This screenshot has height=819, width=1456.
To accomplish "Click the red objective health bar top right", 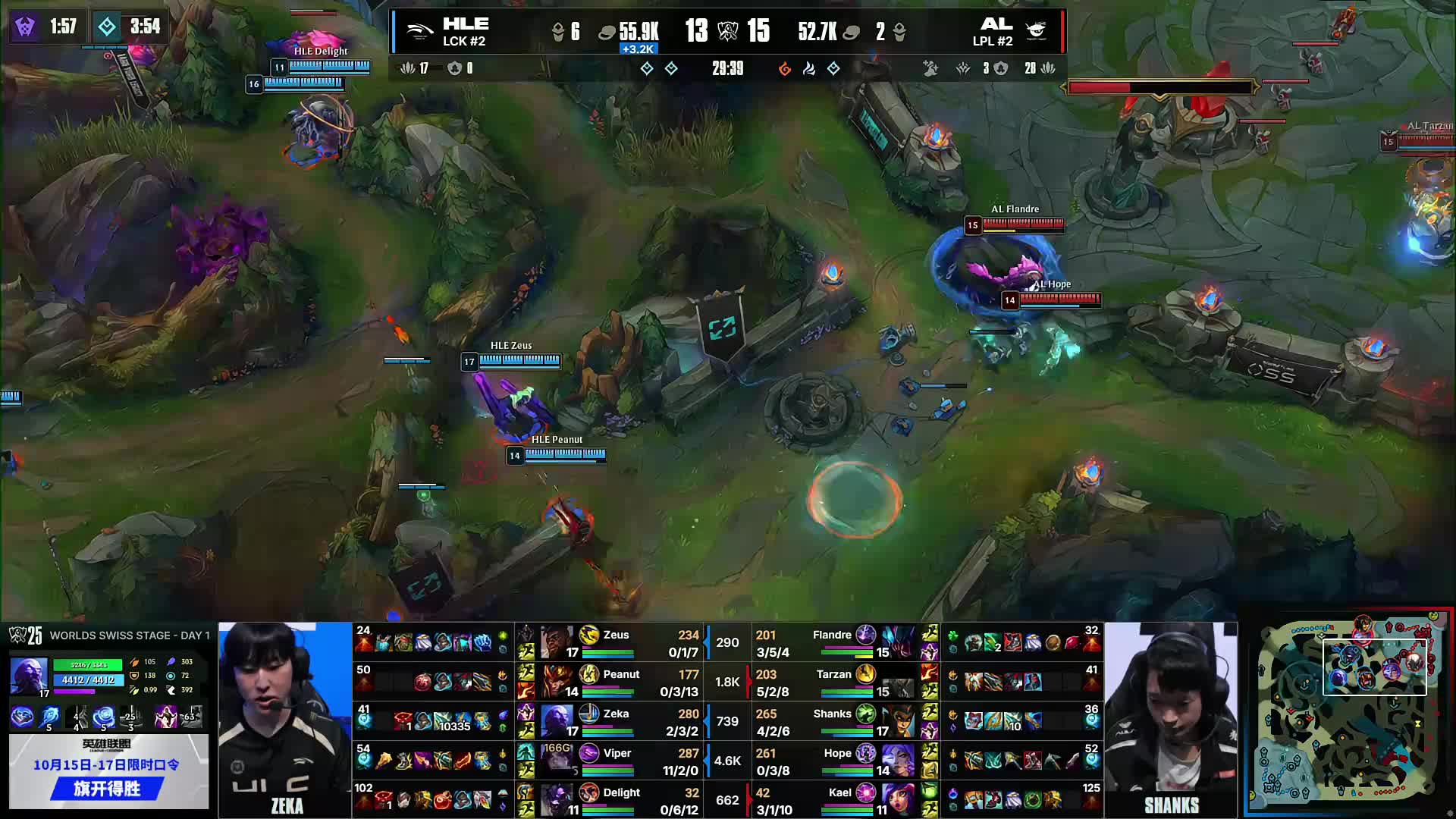I will (1160, 87).
